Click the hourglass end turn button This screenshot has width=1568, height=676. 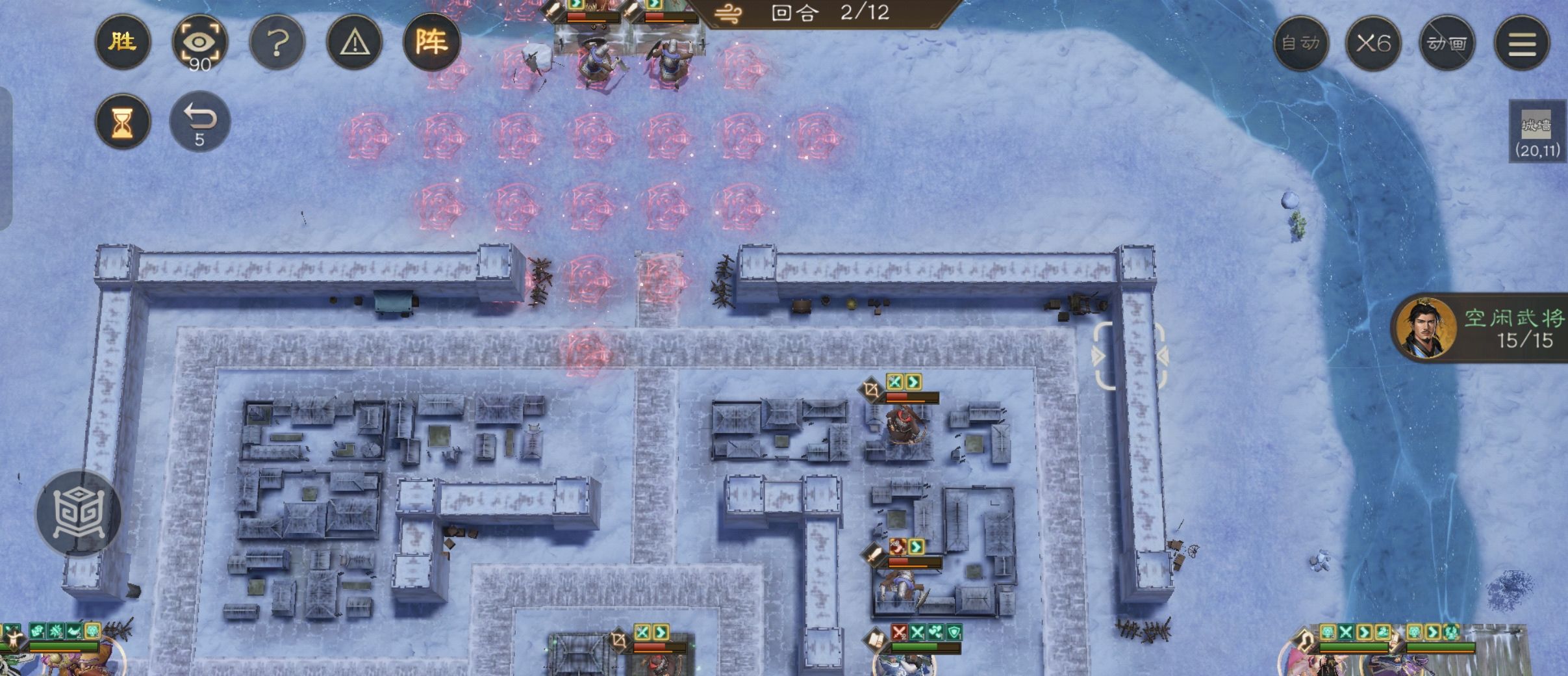tap(122, 122)
